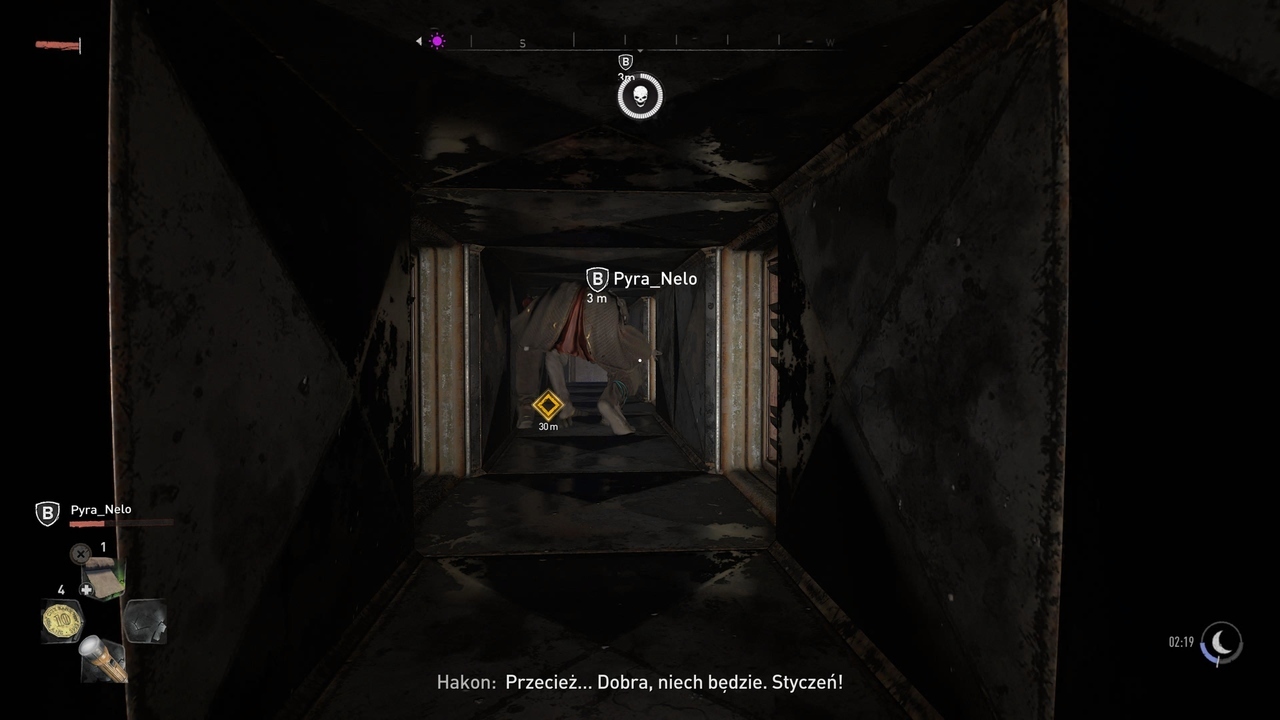This screenshot has width=1280, height=720.
Task: Click the medkit plus icon on the bandage slot
Action: pos(85,589)
